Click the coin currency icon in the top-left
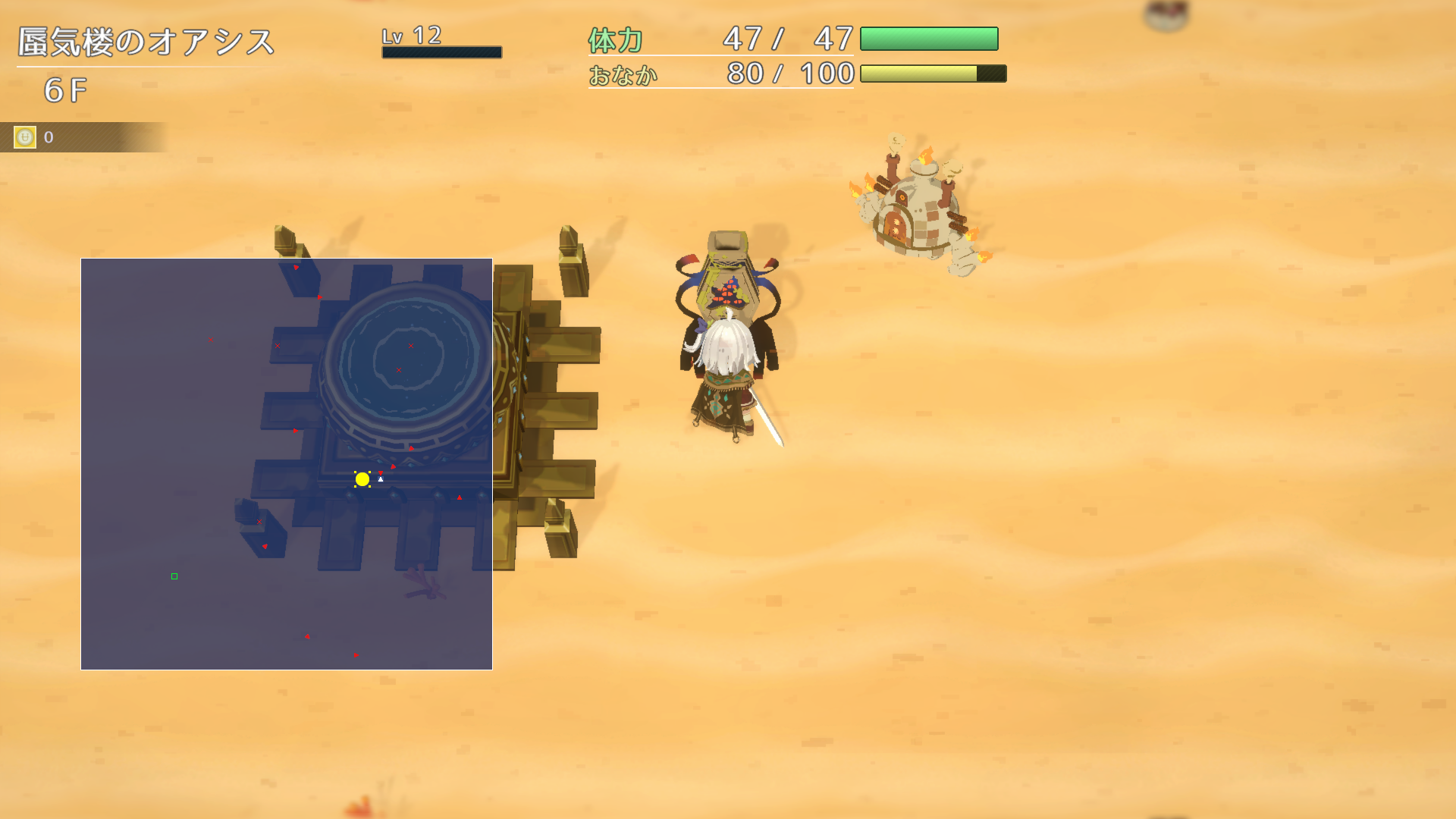 25,137
